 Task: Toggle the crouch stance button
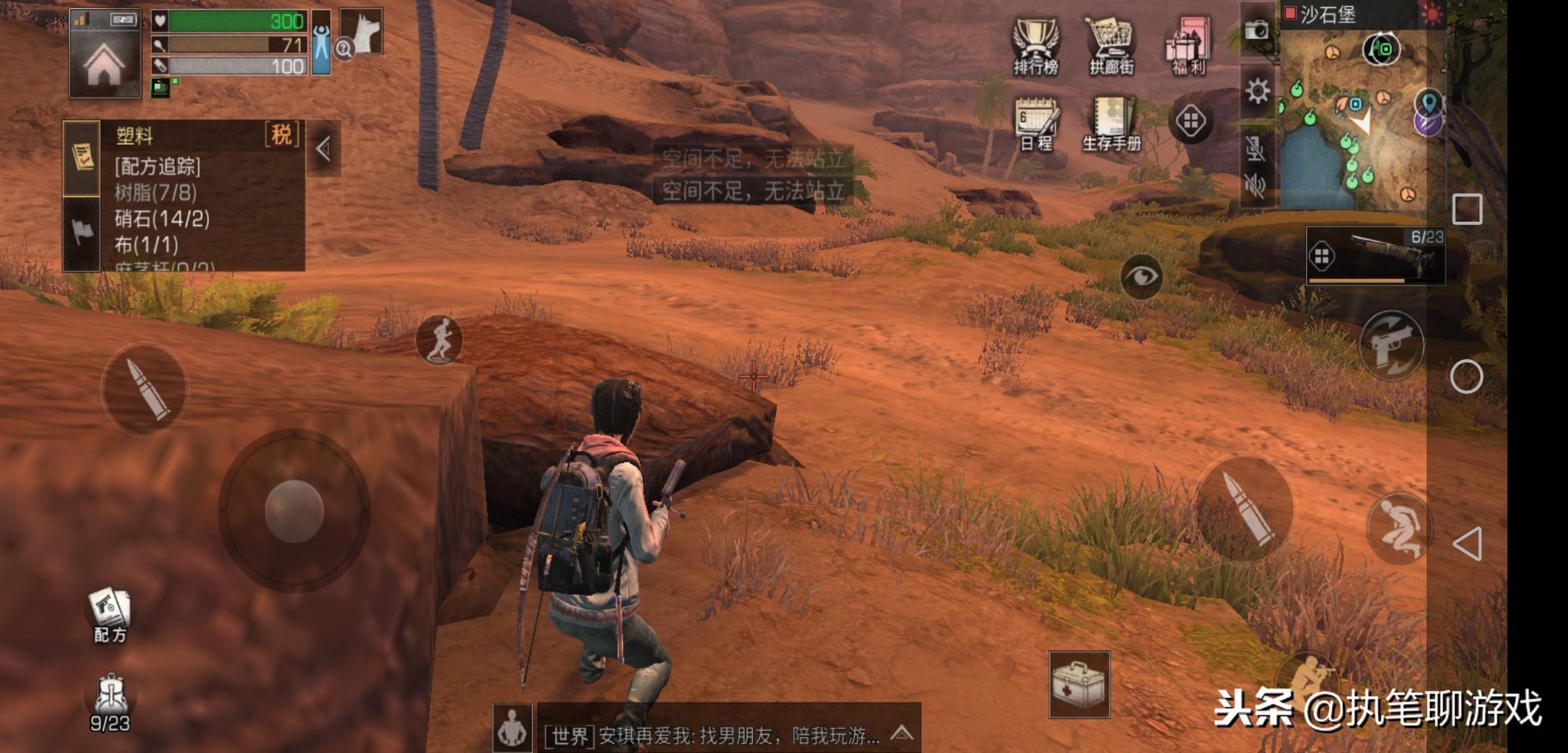point(1399,528)
